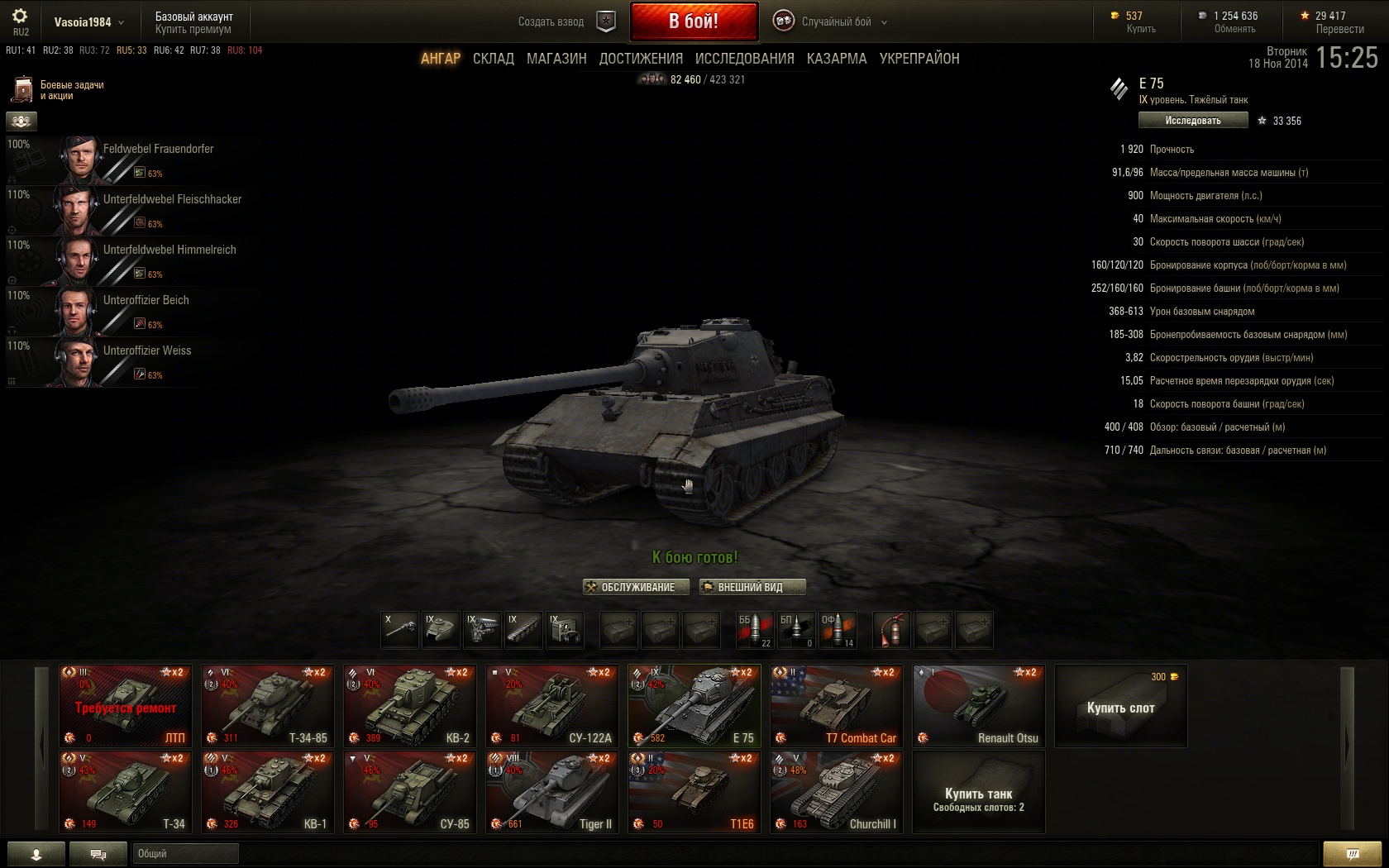Click the Исследовать research button
This screenshot has height=868, width=1389.
tap(1192, 121)
